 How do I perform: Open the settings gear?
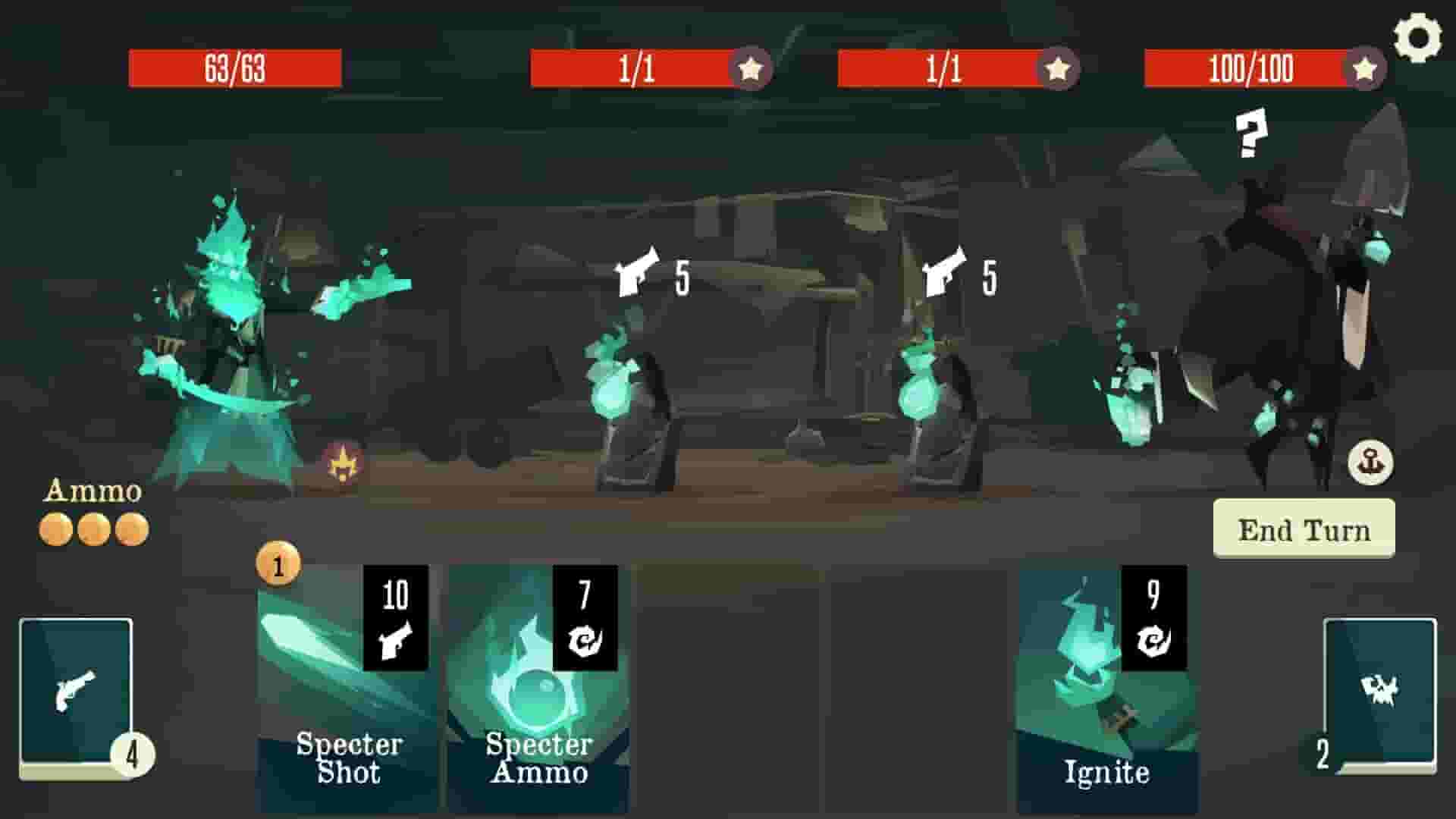tap(1420, 34)
